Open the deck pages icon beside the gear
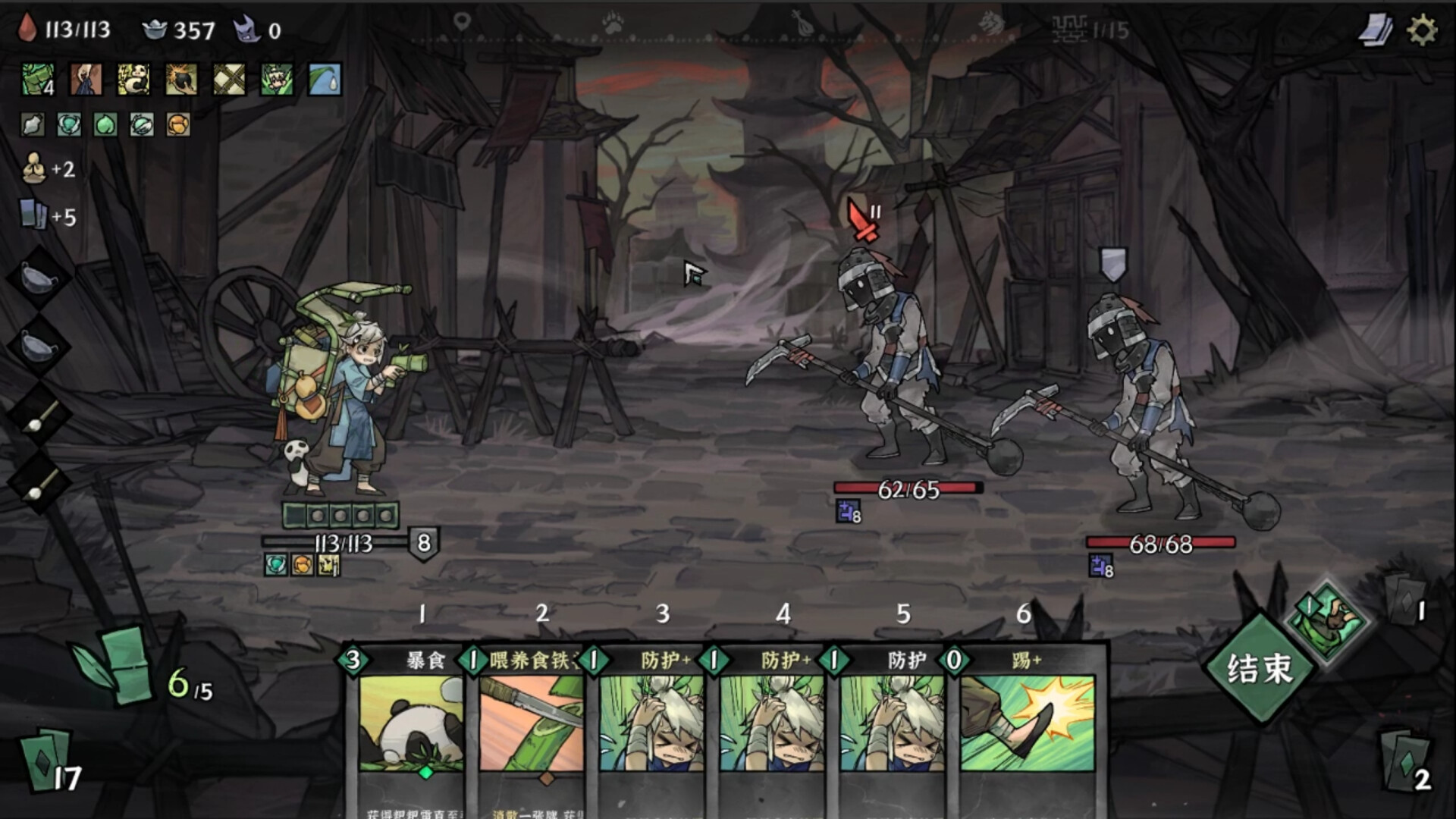The height and width of the screenshot is (819, 1456). point(1376,30)
